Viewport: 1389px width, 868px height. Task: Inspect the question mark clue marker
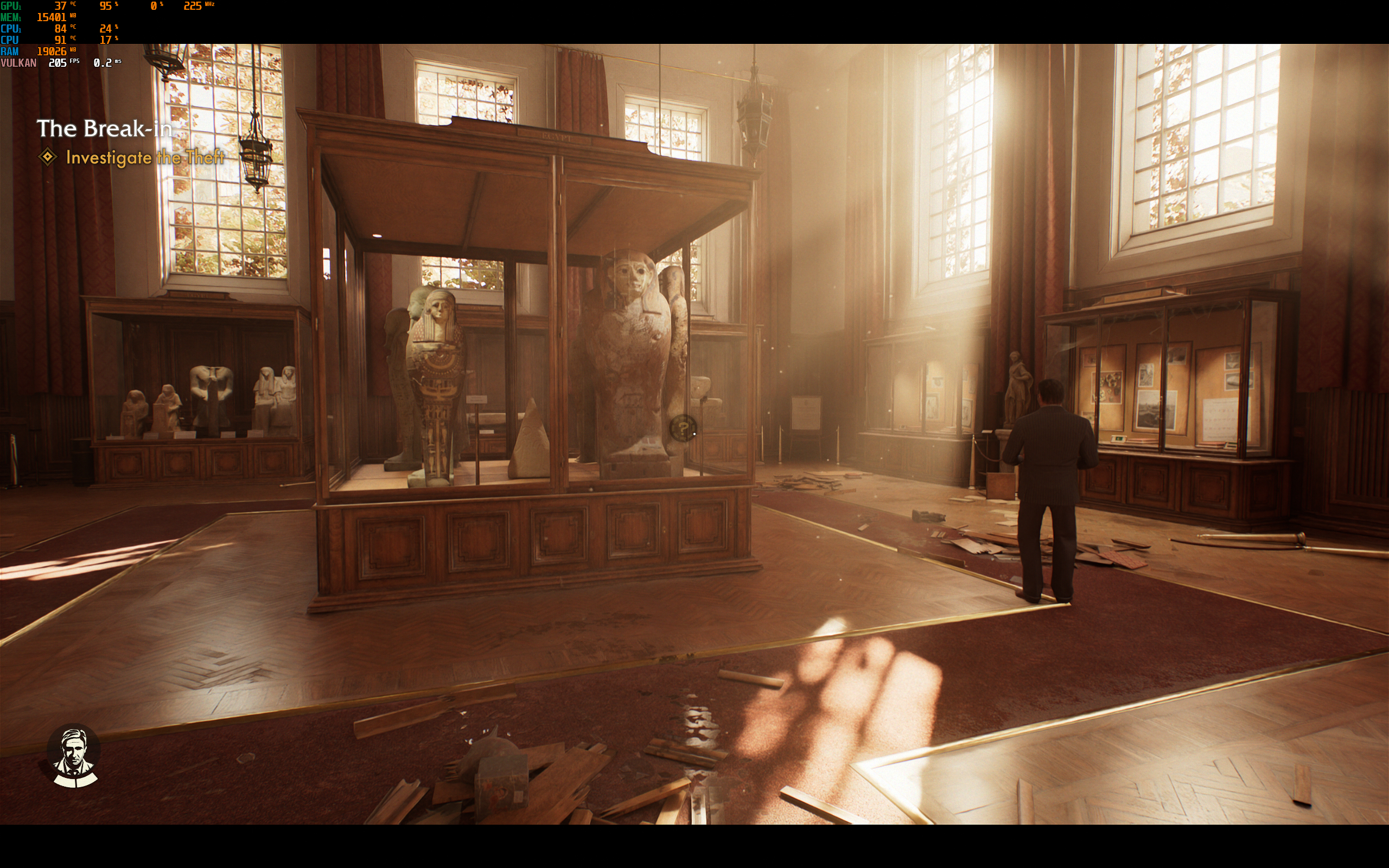pos(683,428)
